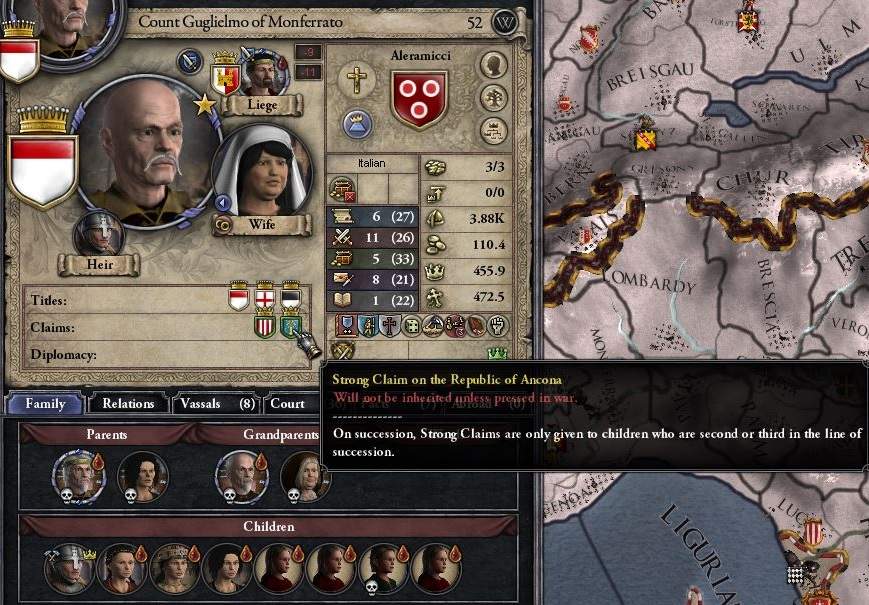
Task: Switch to the Family tab
Action: point(44,404)
